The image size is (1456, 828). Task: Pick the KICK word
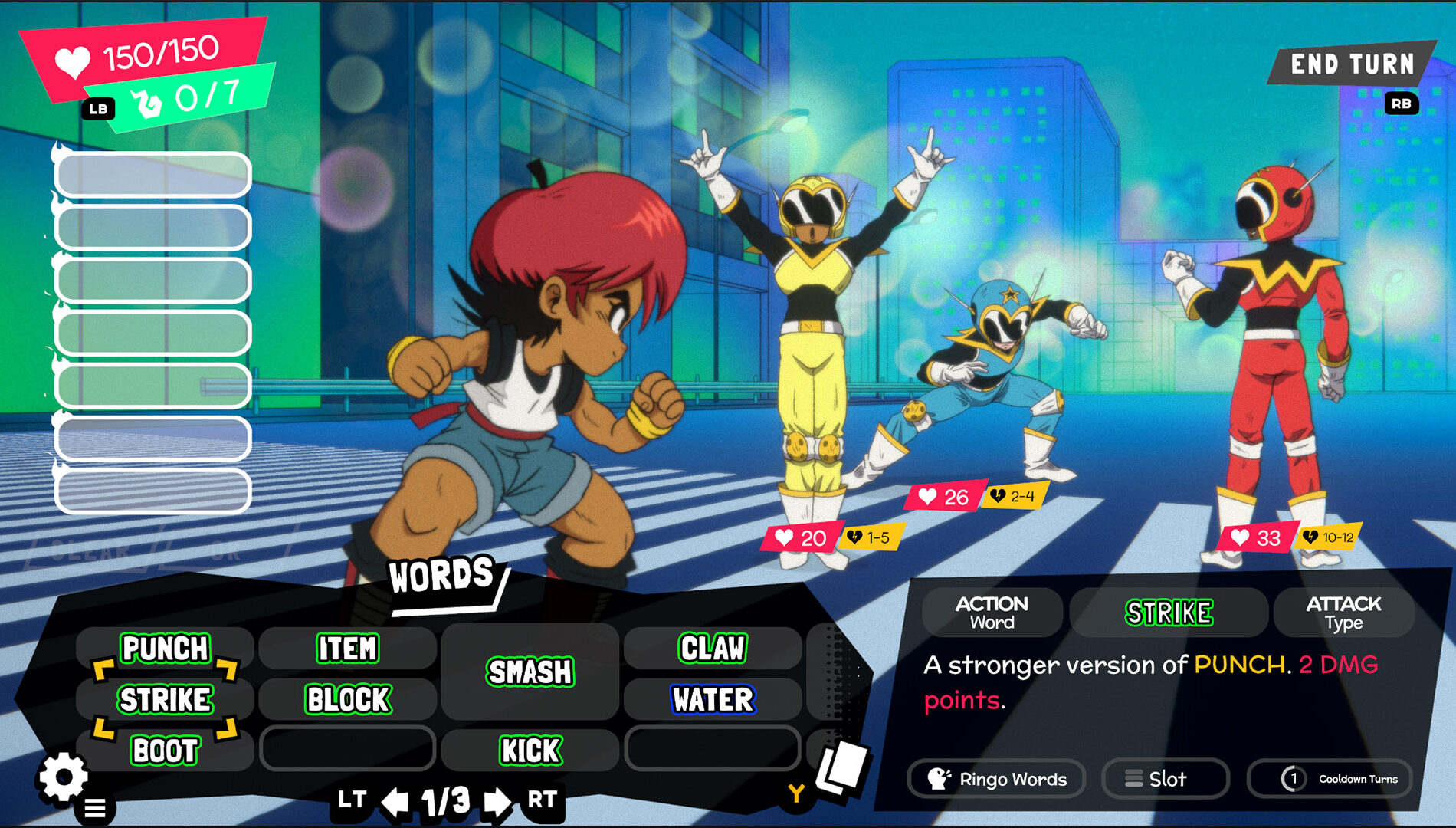click(530, 750)
